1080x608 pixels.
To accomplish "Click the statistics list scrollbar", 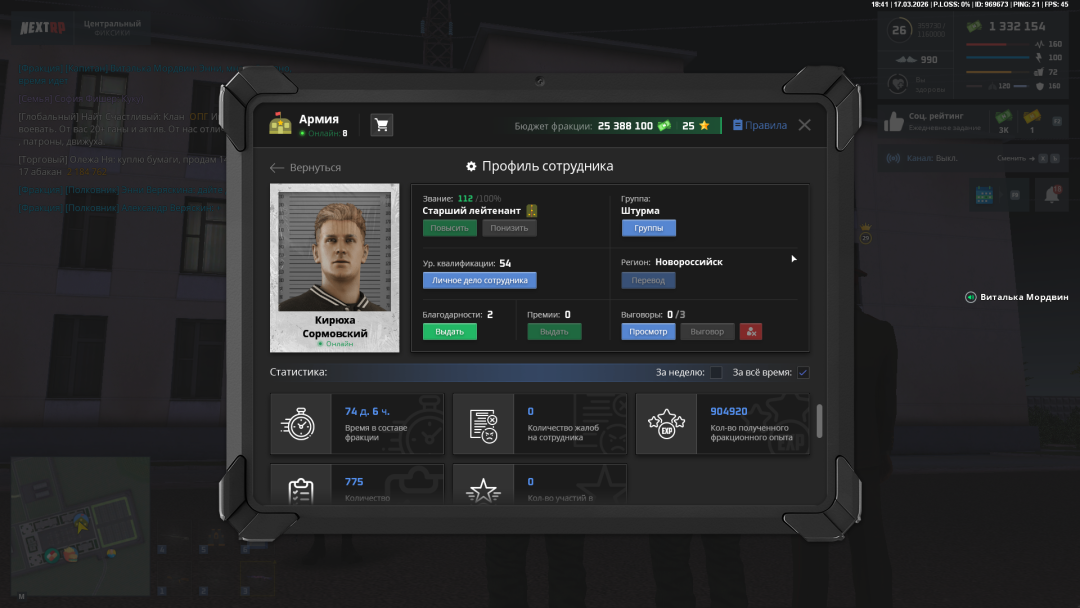I will click(820, 420).
